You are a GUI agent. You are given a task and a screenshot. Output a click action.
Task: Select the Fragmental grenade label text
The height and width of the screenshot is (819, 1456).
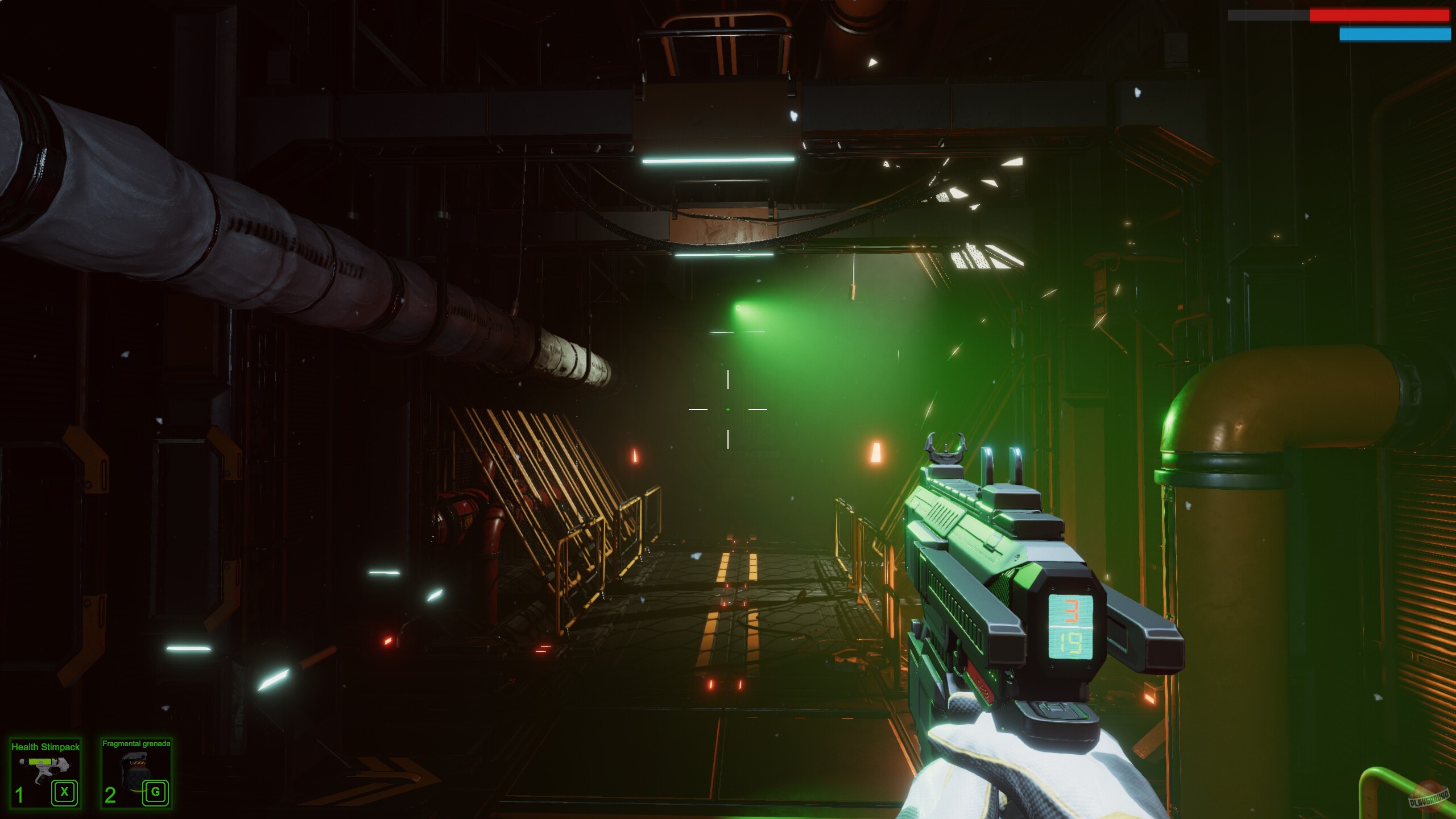tap(137, 743)
